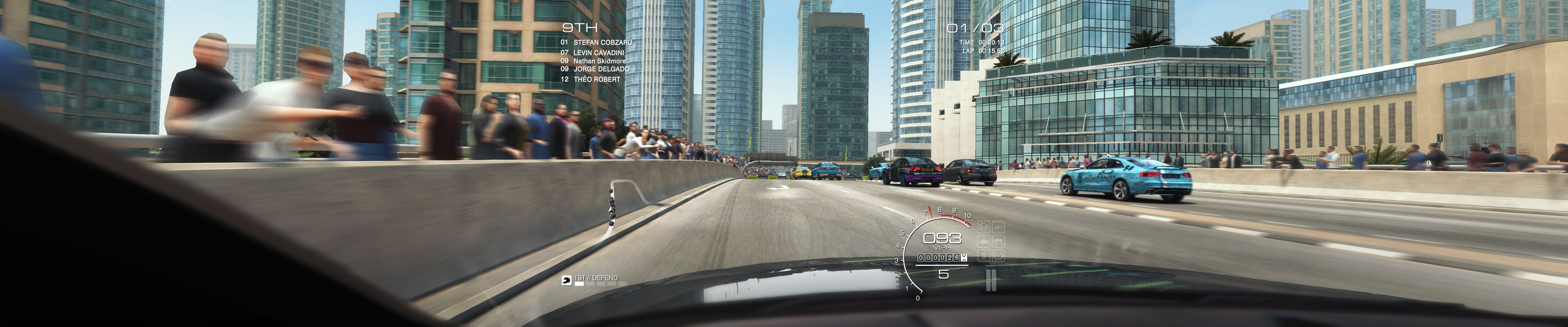
Task: Click the stability control skid icon
Action: (999, 241)
